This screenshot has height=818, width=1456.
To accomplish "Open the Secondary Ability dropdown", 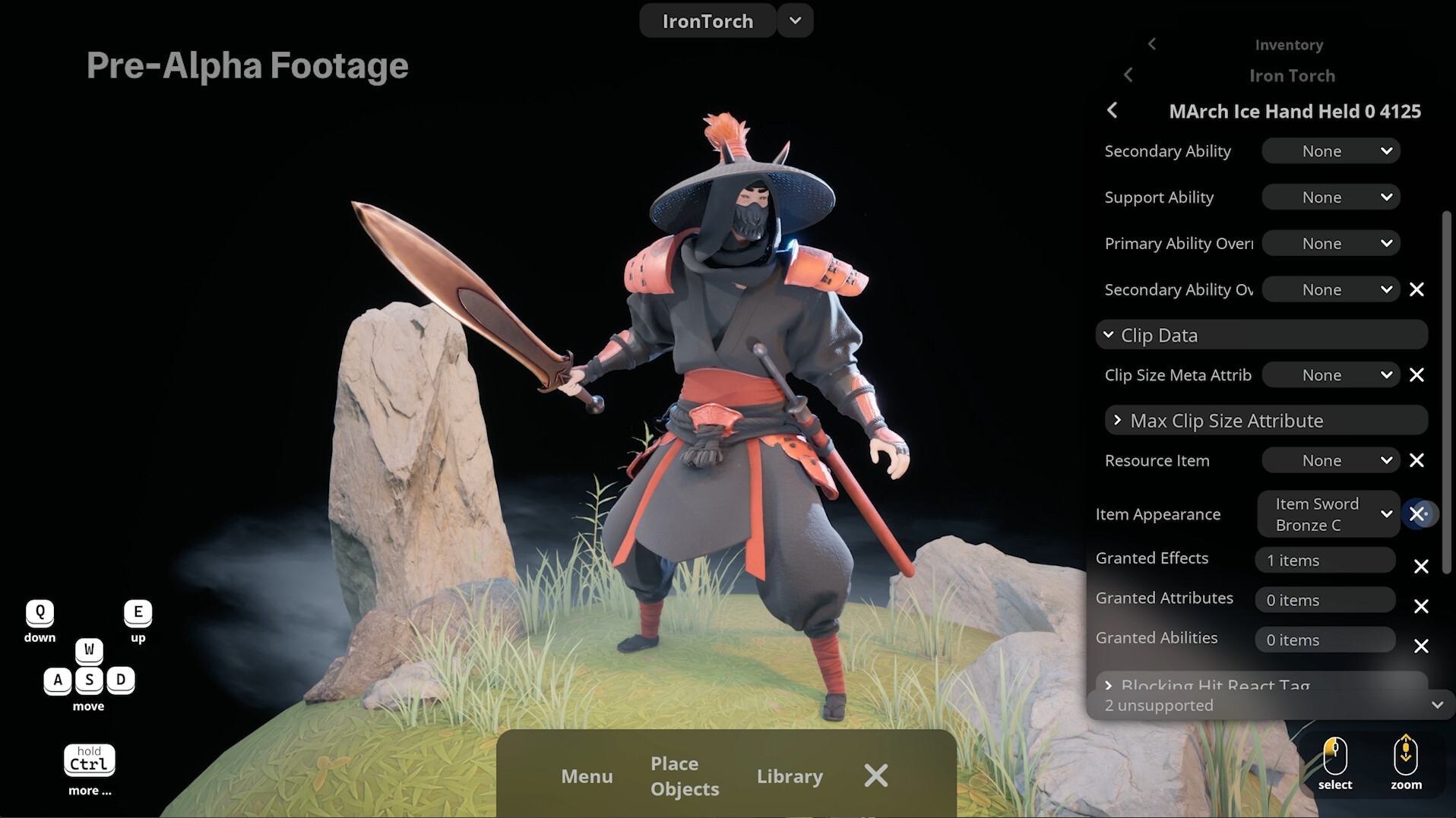I will pos(1331,150).
